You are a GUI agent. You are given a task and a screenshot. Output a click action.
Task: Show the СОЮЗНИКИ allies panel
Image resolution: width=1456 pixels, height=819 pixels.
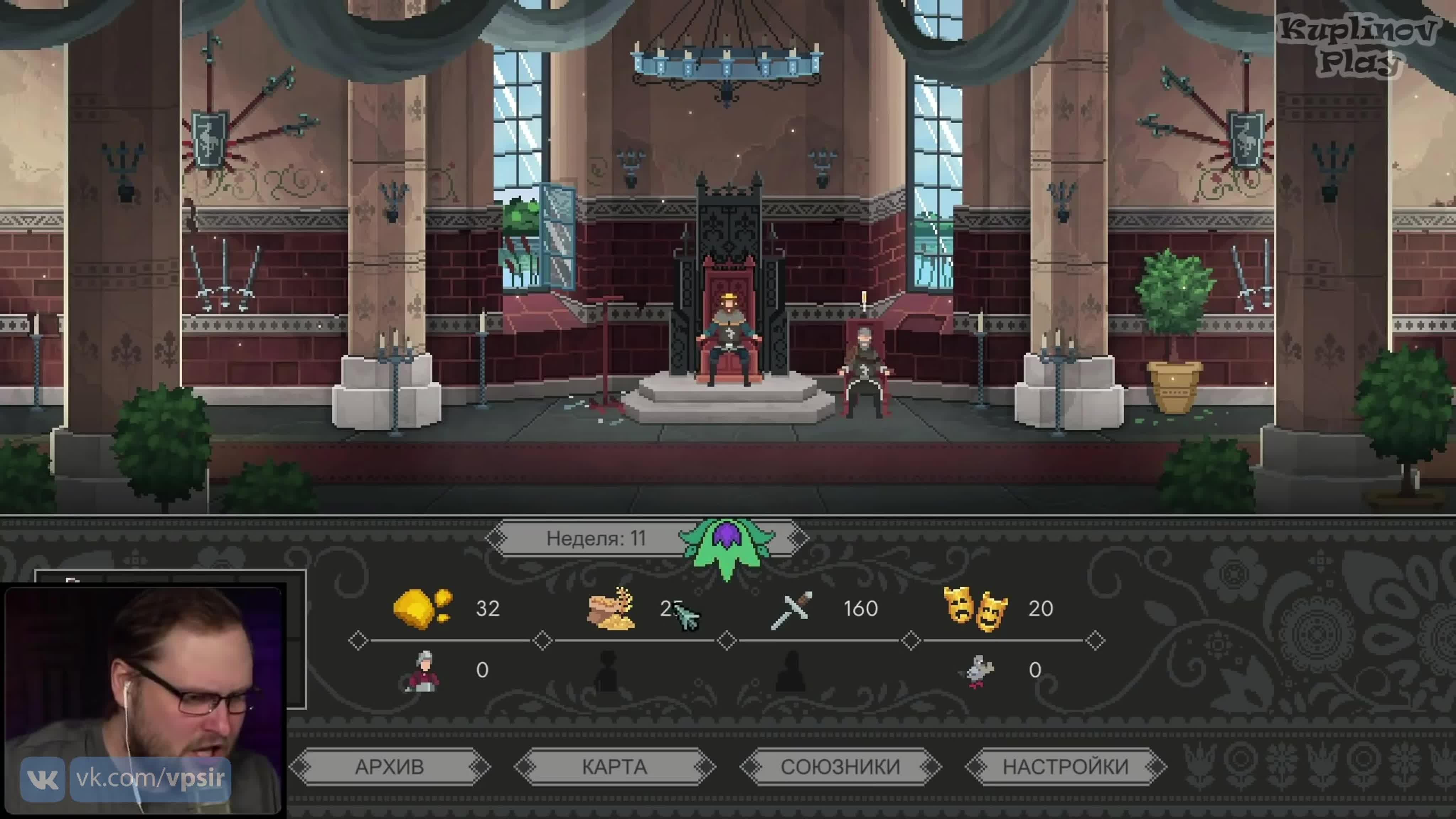point(840,767)
